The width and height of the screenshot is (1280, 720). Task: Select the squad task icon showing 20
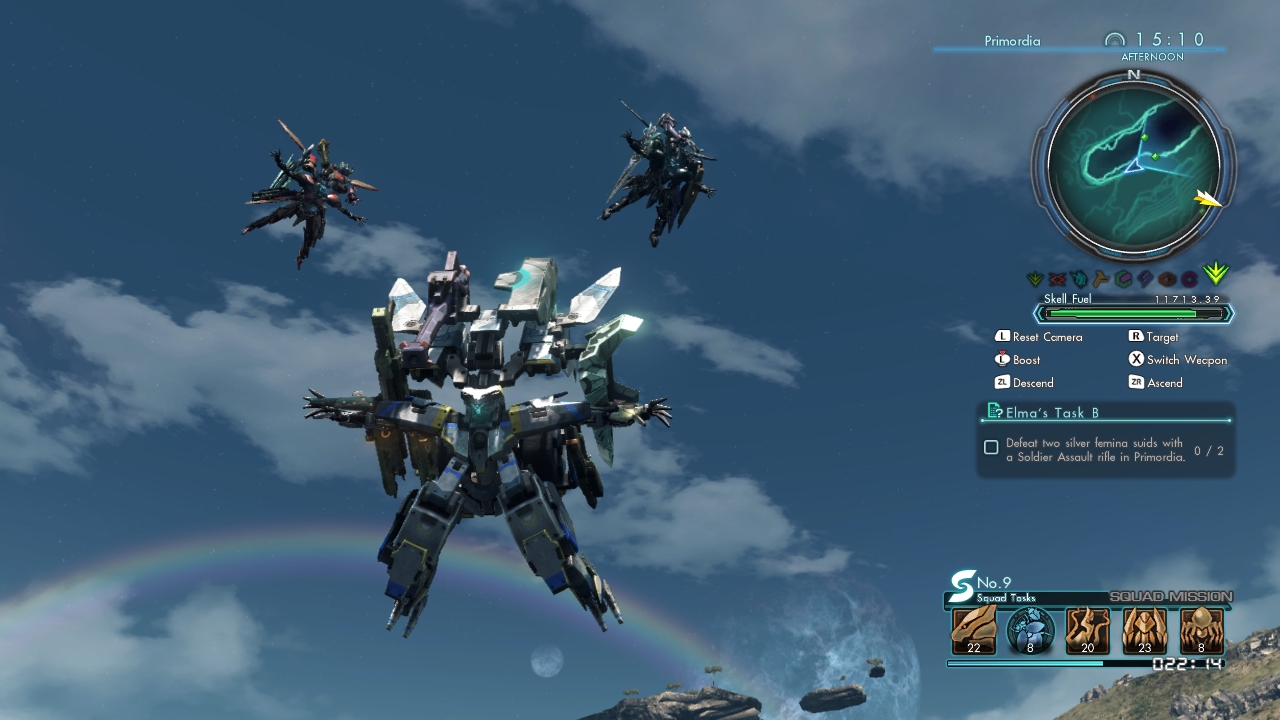click(1087, 630)
